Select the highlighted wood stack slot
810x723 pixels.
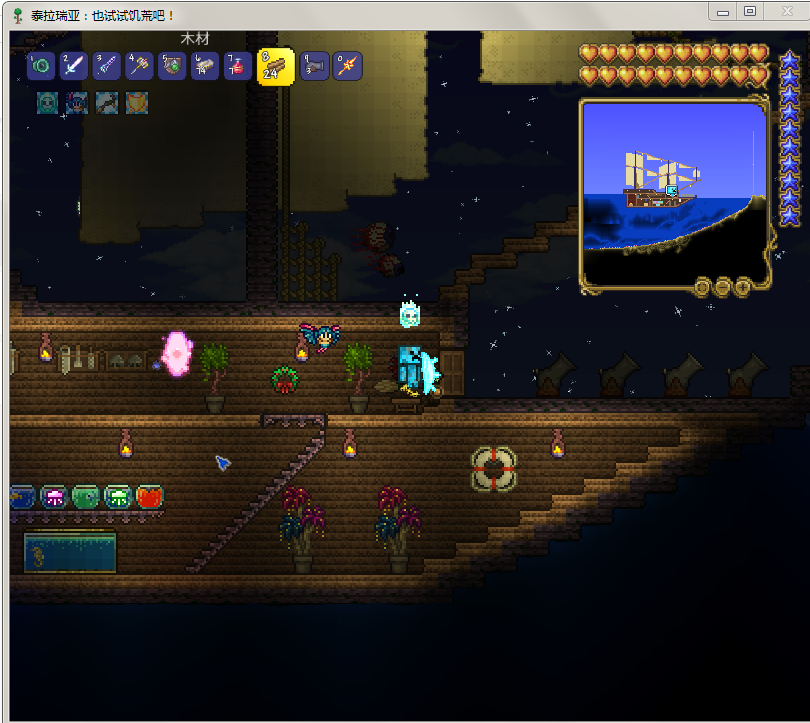[275, 66]
